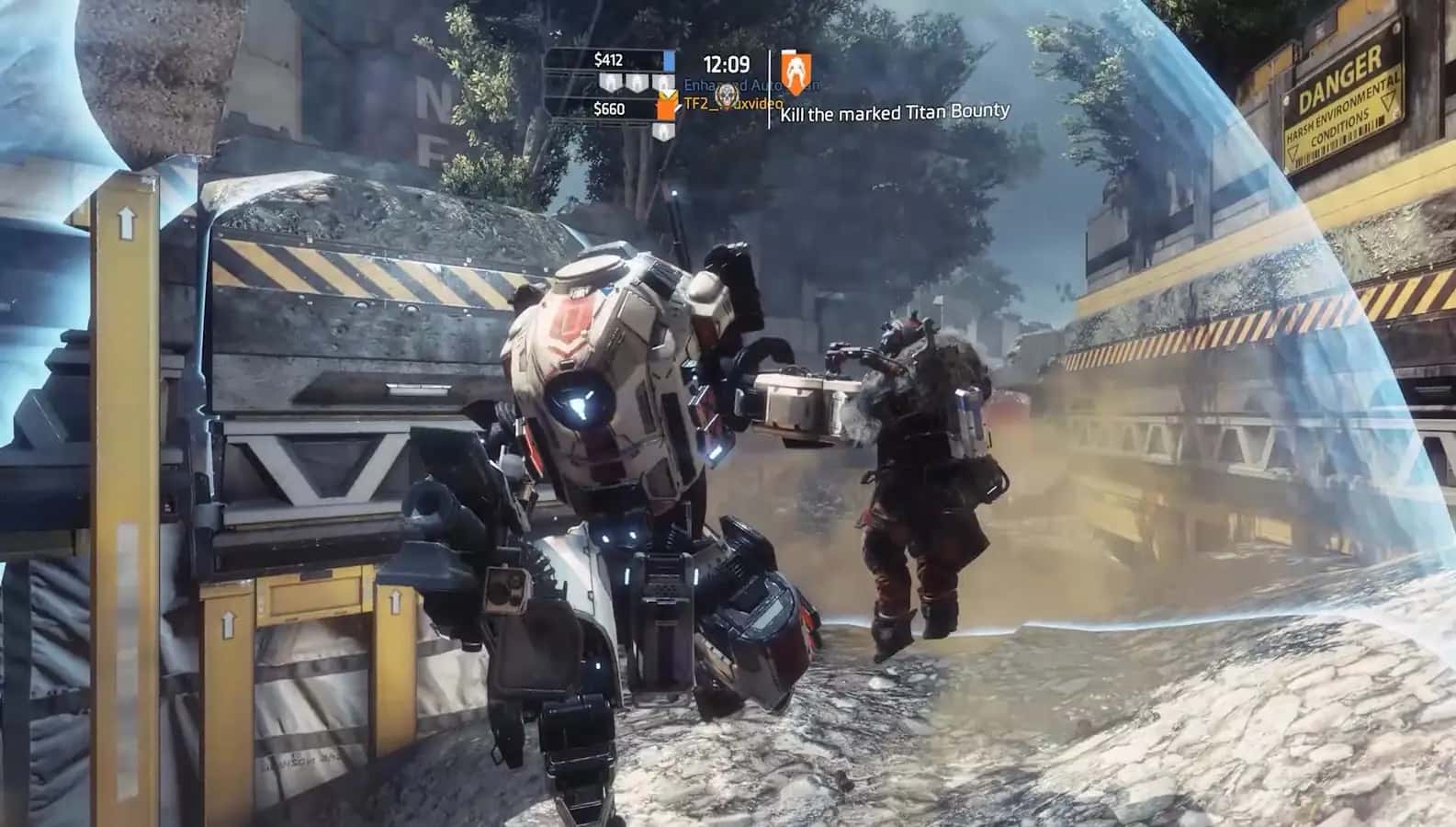Click the middle pilot shield pip
This screenshot has height=827, width=1456.
tap(637, 82)
